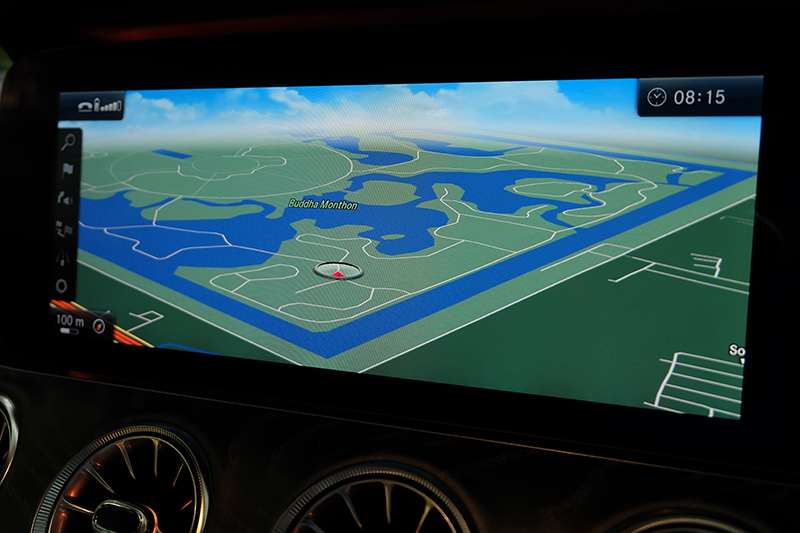
Task: Click the compass next to 100 m scale
Action: click(98, 324)
